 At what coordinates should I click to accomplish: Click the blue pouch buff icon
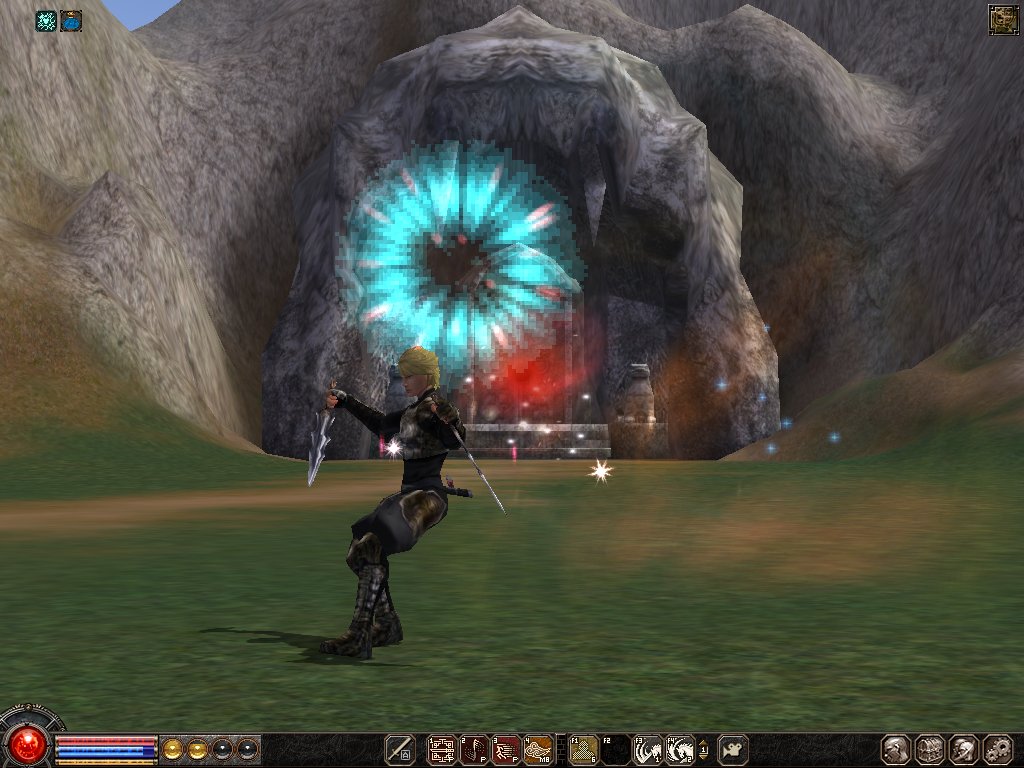(71, 20)
